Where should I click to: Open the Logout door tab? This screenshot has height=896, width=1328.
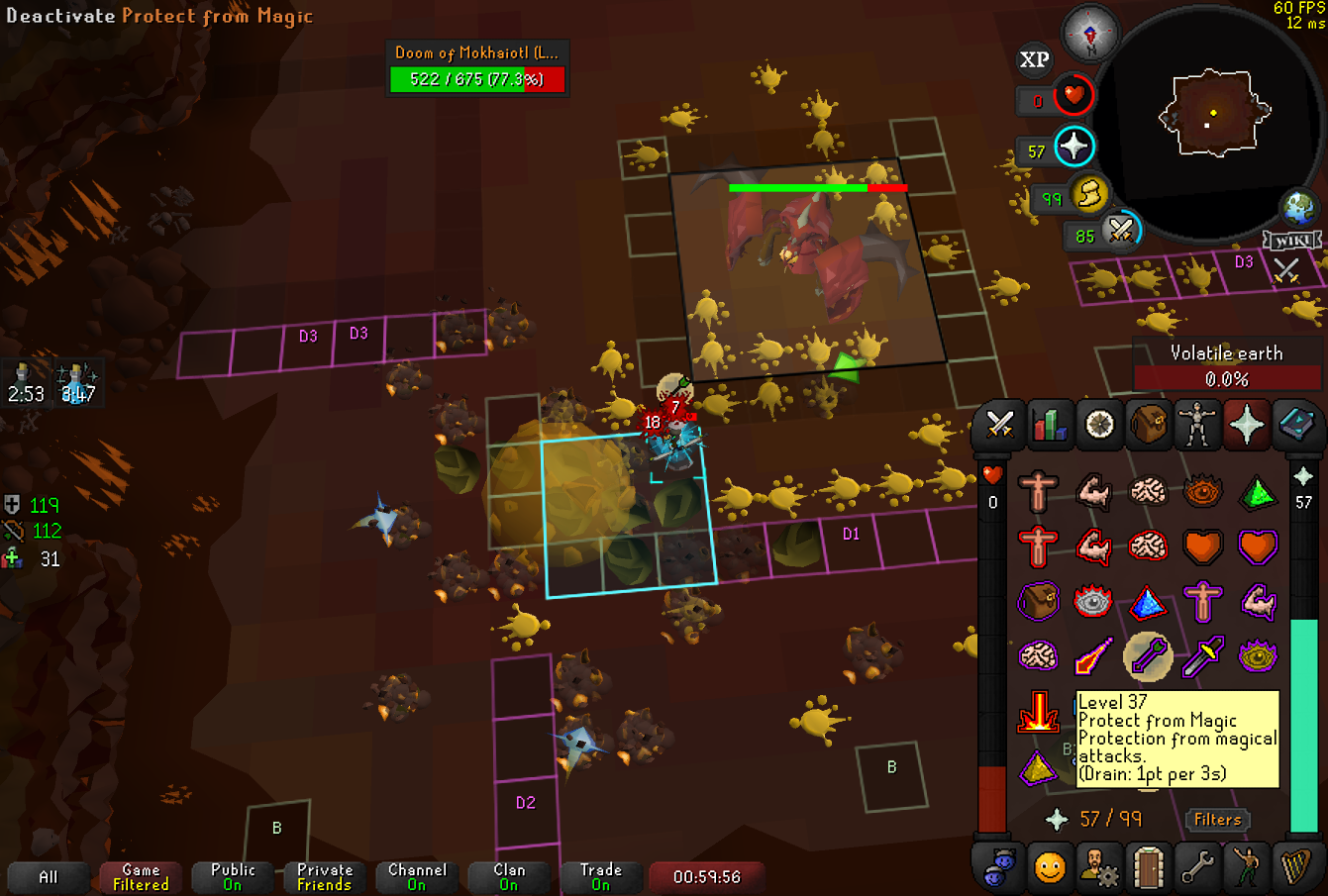[1148, 868]
